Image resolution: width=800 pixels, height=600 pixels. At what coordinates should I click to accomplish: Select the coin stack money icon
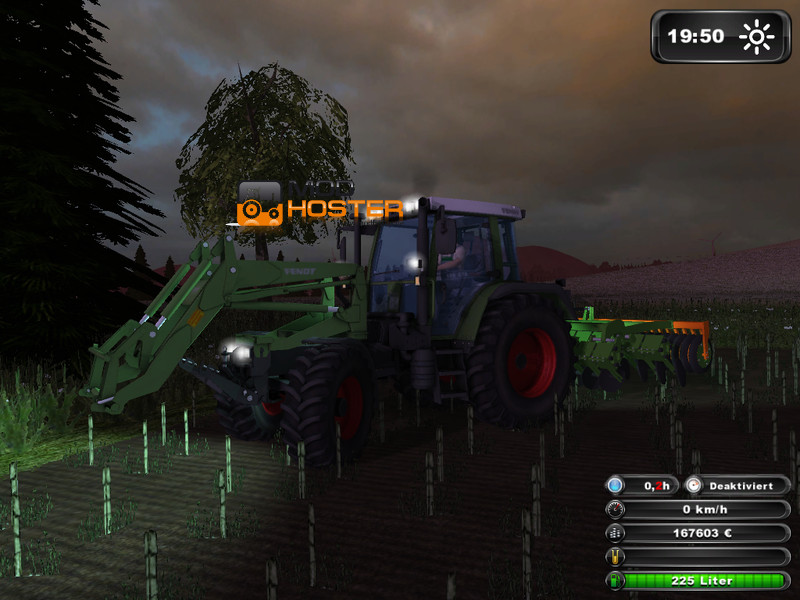click(x=616, y=533)
